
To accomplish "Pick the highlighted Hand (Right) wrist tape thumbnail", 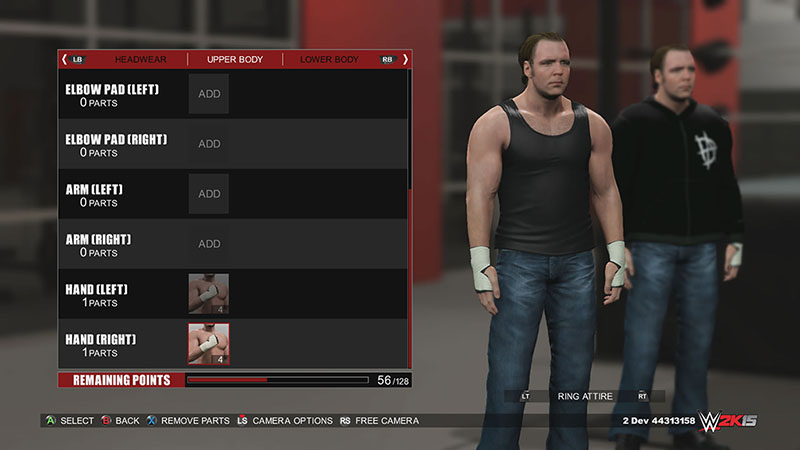I will [x=209, y=344].
